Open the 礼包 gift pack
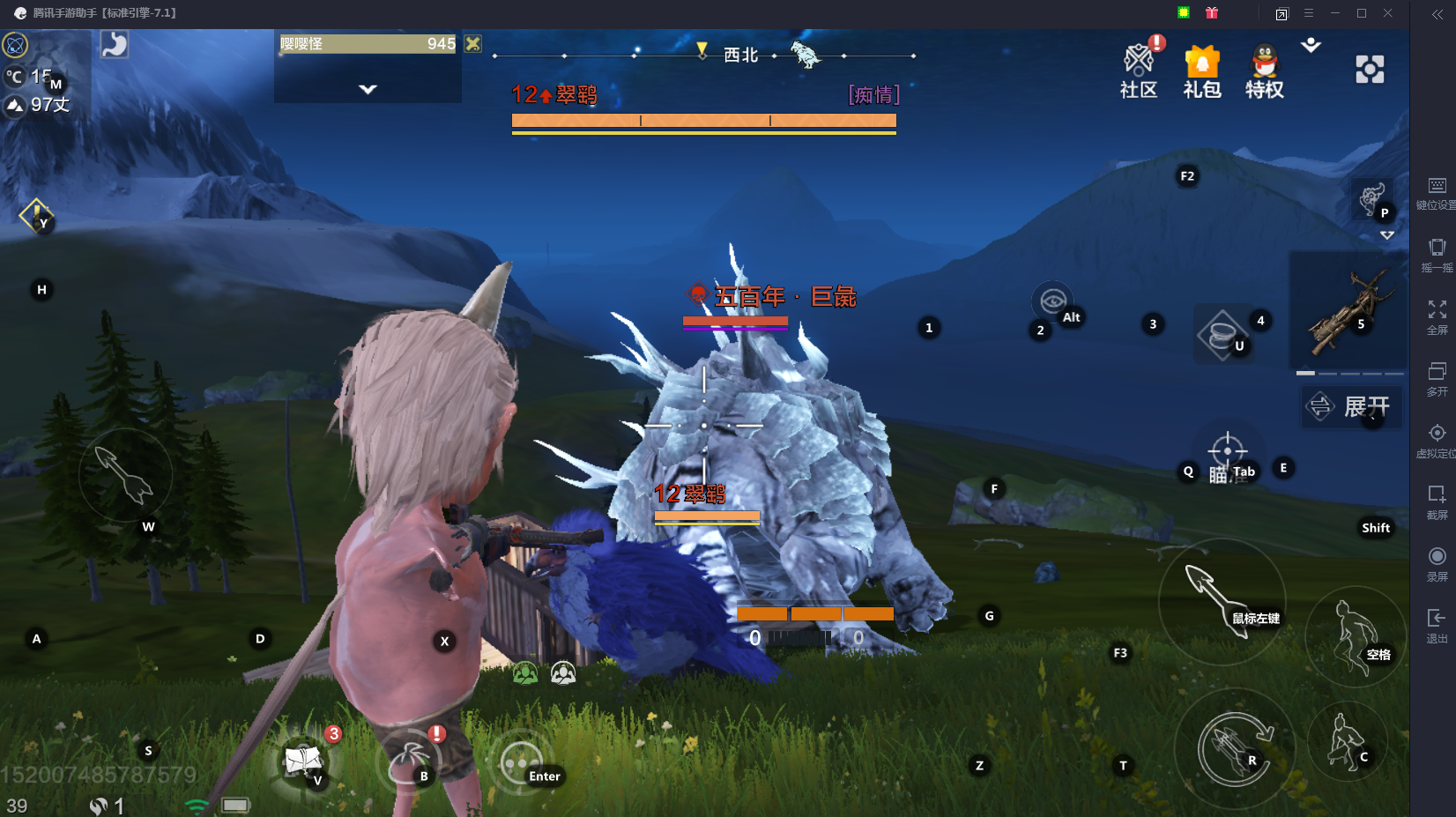Screen dimensions: 1456x817 [x=1201, y=71]
